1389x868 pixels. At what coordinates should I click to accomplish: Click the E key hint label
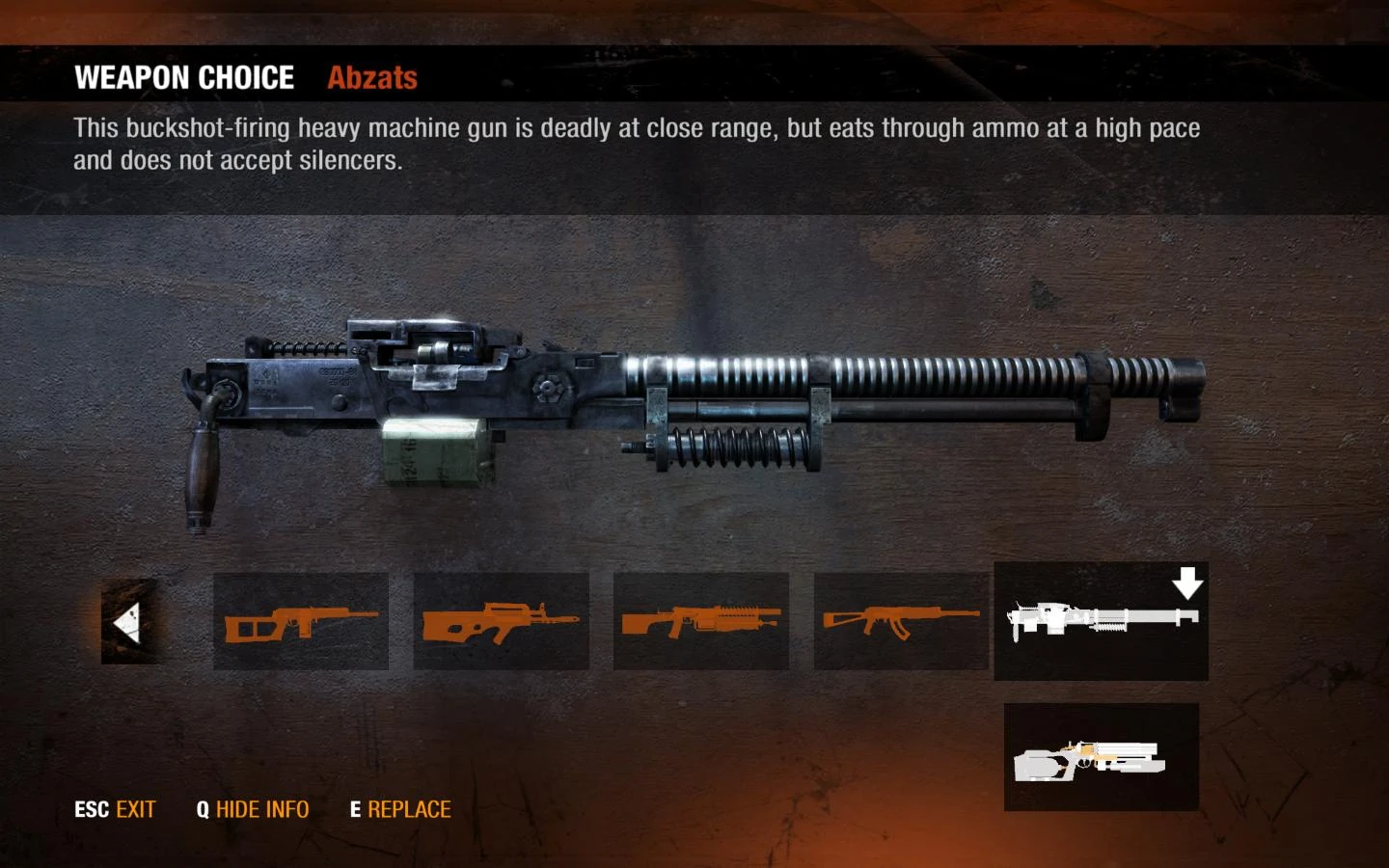(354, 809)
